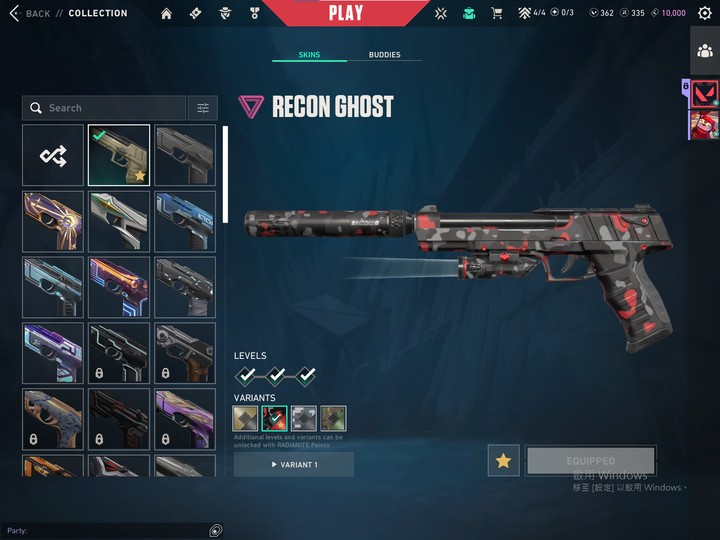The width and height of the screenshot is (720, 540).
Task: Hit the red PLAY button
Action: [x=346, y=13]
